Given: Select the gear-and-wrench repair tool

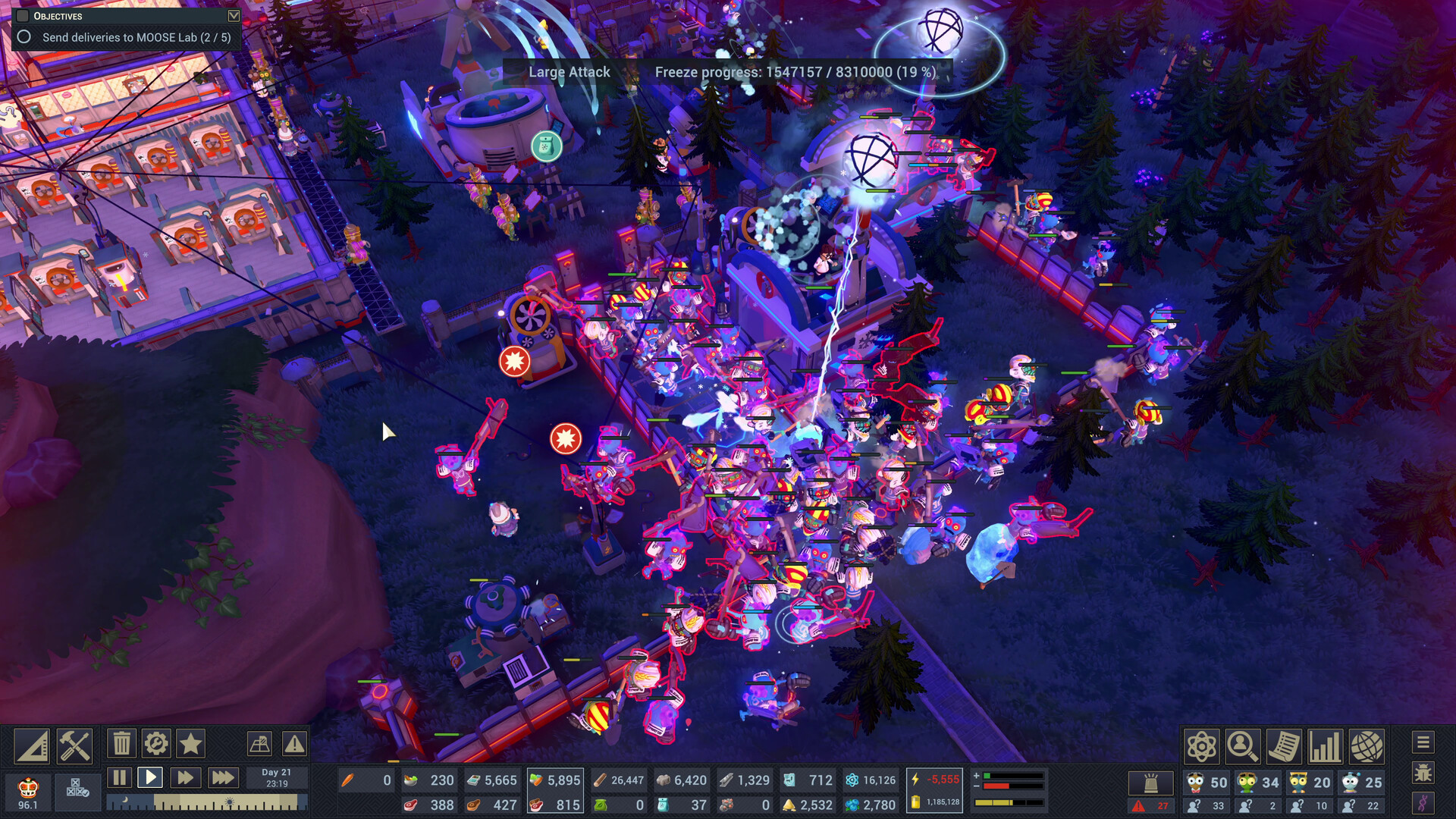Looking at the screenshot, I should click(x=156, y=743).
